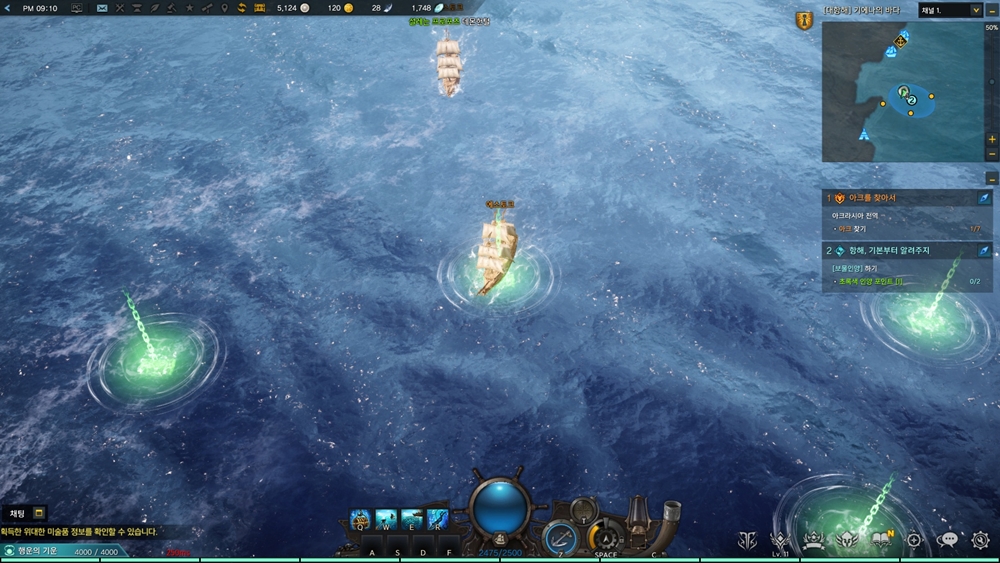Screen dimensions: 1000x563
Task: Zoom out the minimap with minus button
Action: (x=991, y=154)
